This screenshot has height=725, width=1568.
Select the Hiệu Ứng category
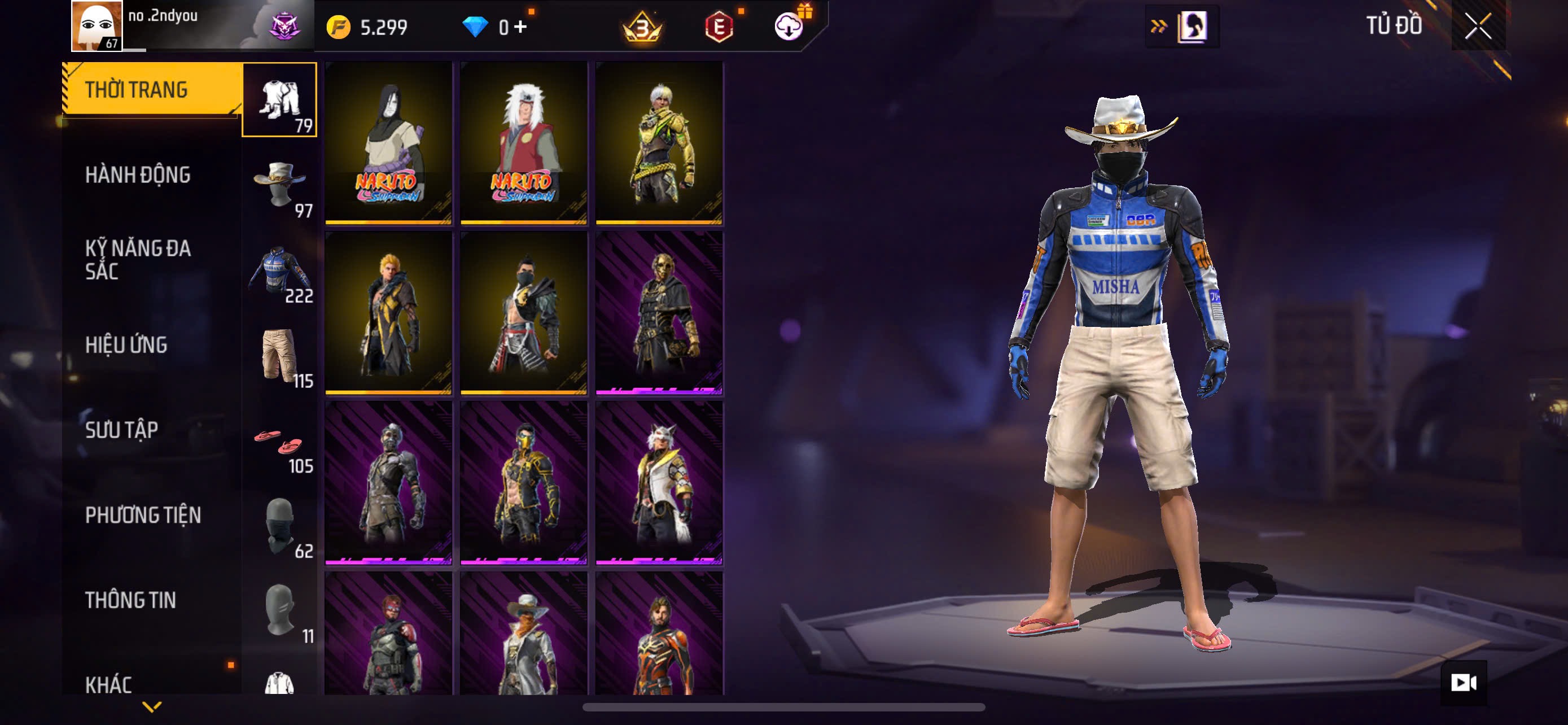(x=126, y=345)
